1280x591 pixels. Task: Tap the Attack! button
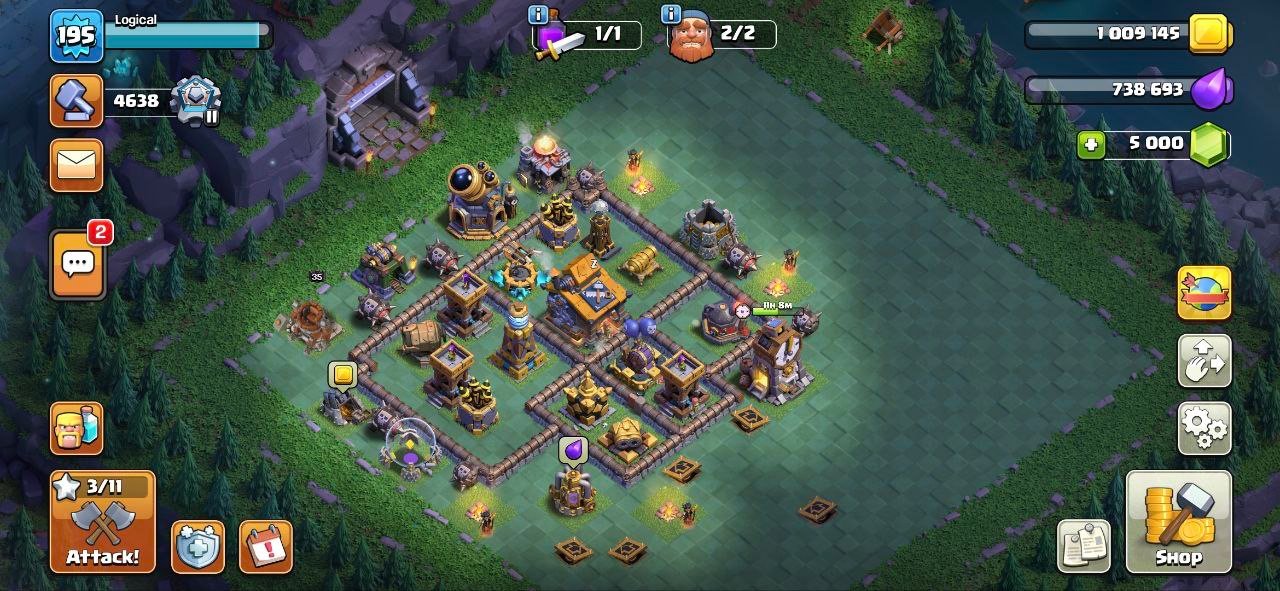click(x=103, y=522)
